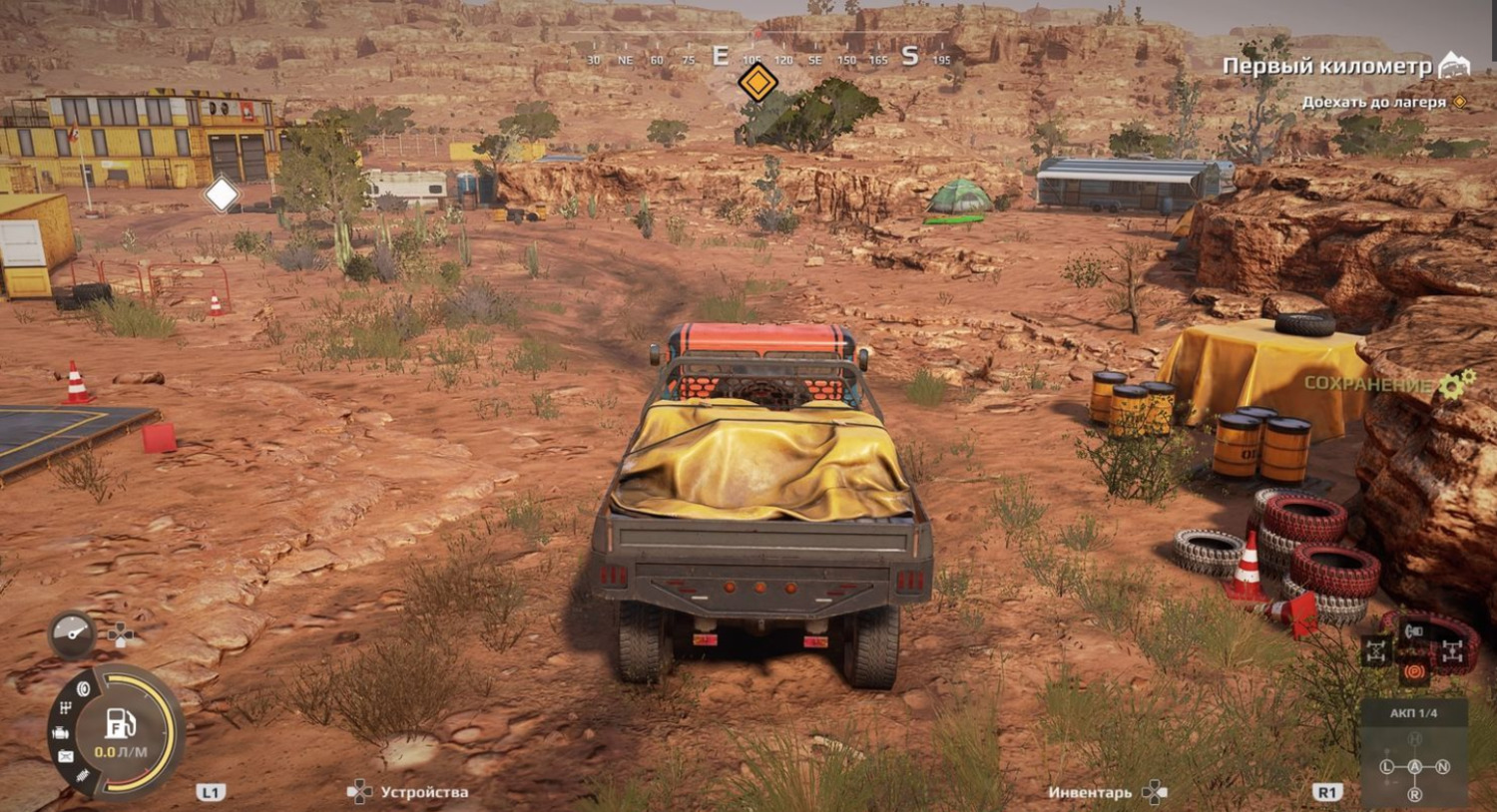Open the "Первый километр" mission tracker
Screen dimensions: 1497x812
pyautogui.click(x=1327, y=67)
